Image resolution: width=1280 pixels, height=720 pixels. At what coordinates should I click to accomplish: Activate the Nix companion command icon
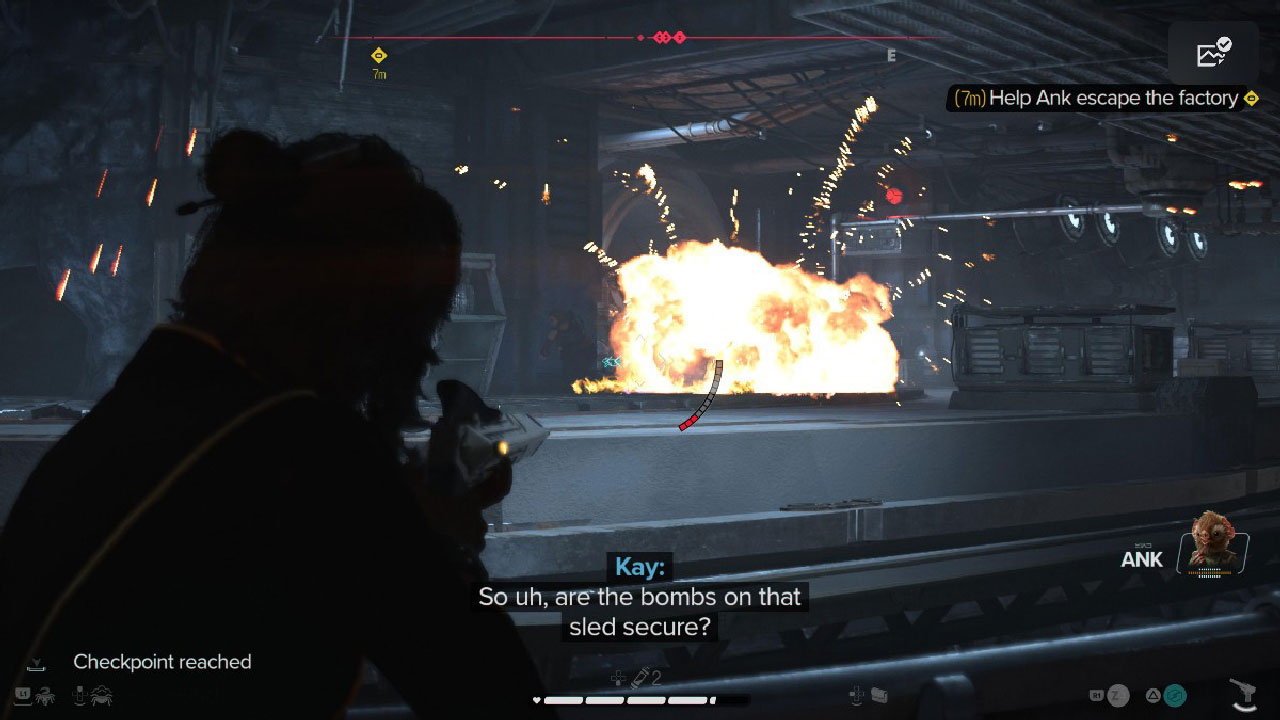pyautogui.click(x=42, y=694)
